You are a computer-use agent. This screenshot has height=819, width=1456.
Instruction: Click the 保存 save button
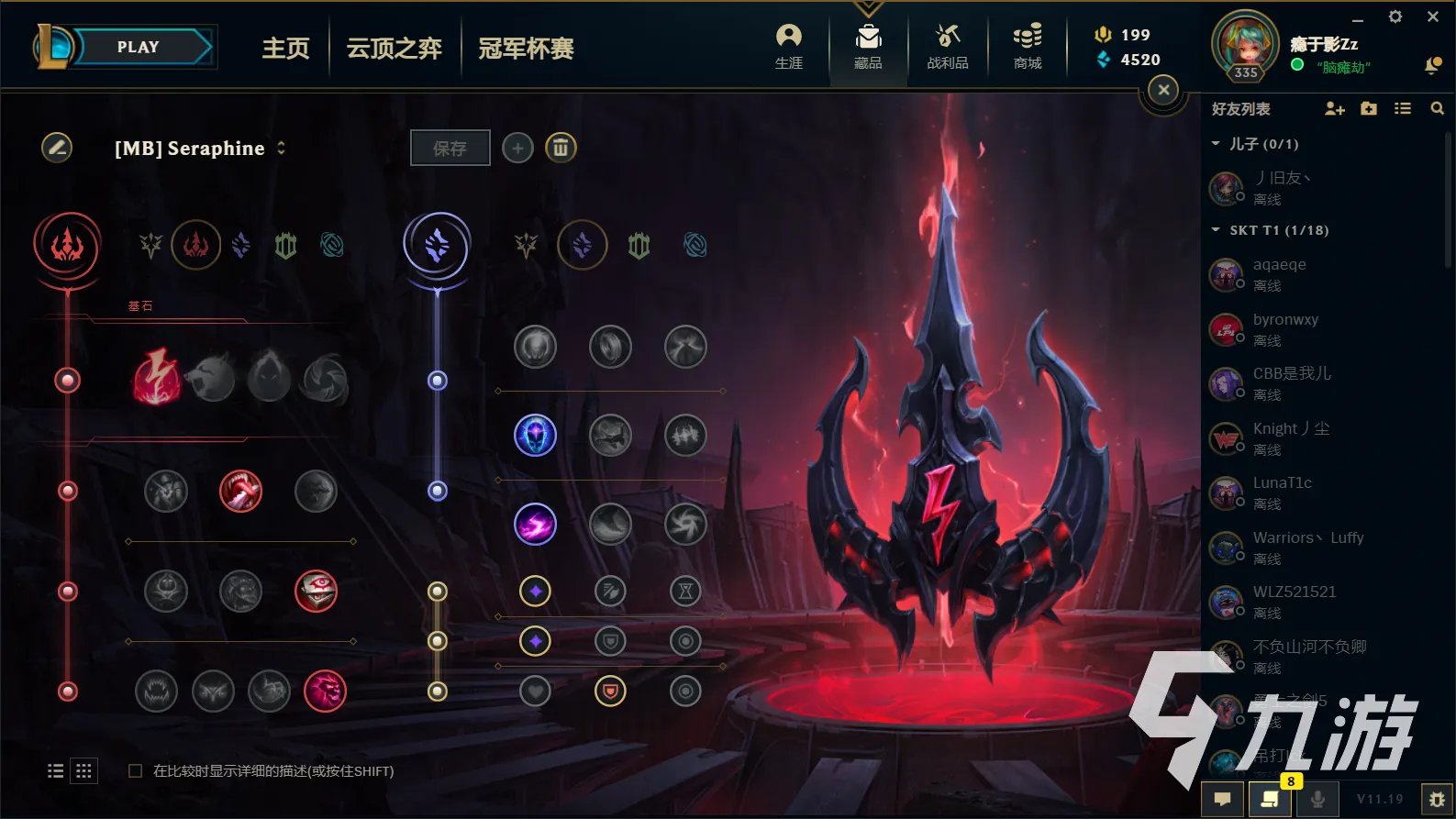click(450, 148)
